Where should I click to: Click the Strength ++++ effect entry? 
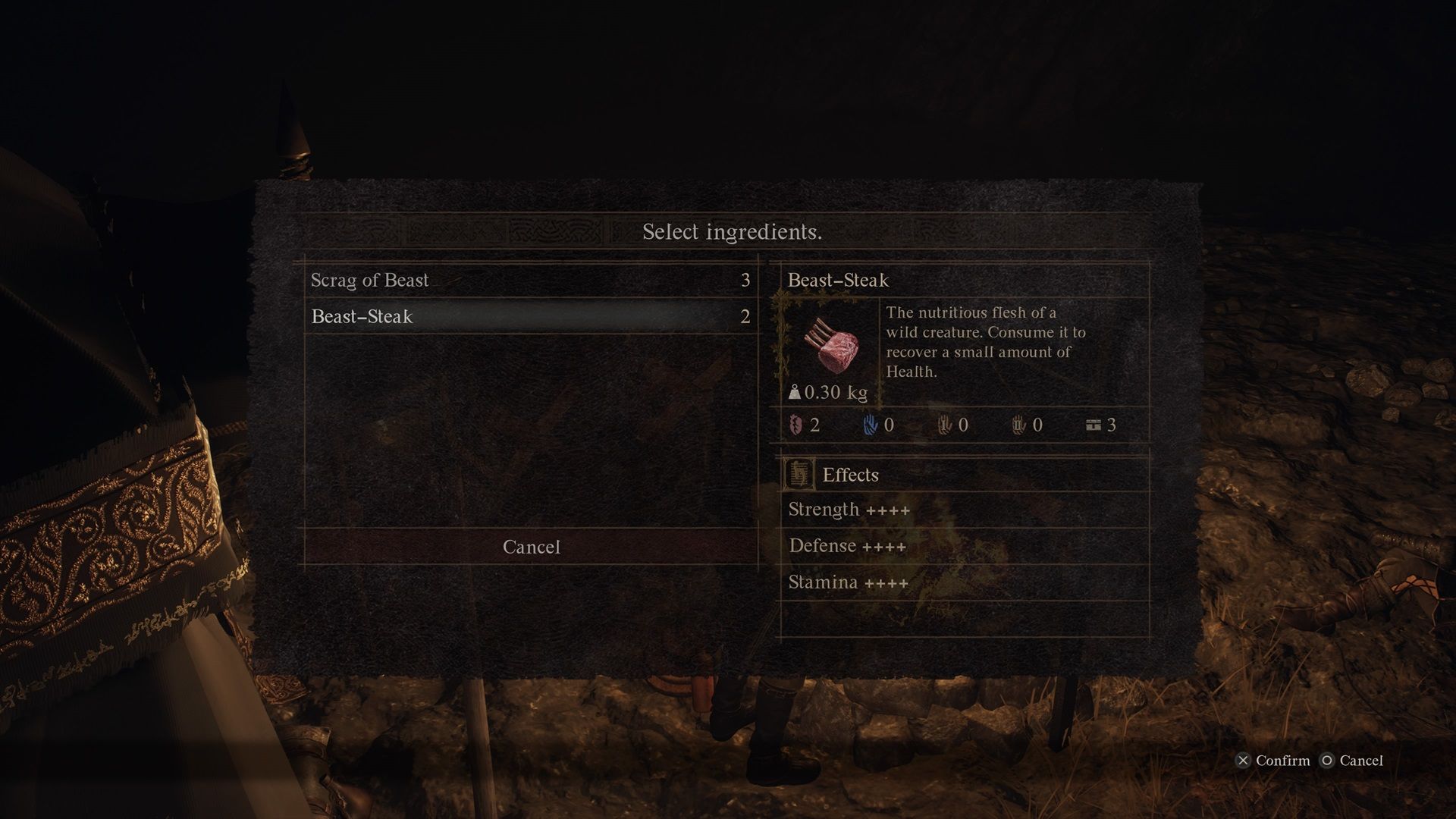[x=849, y=510]
